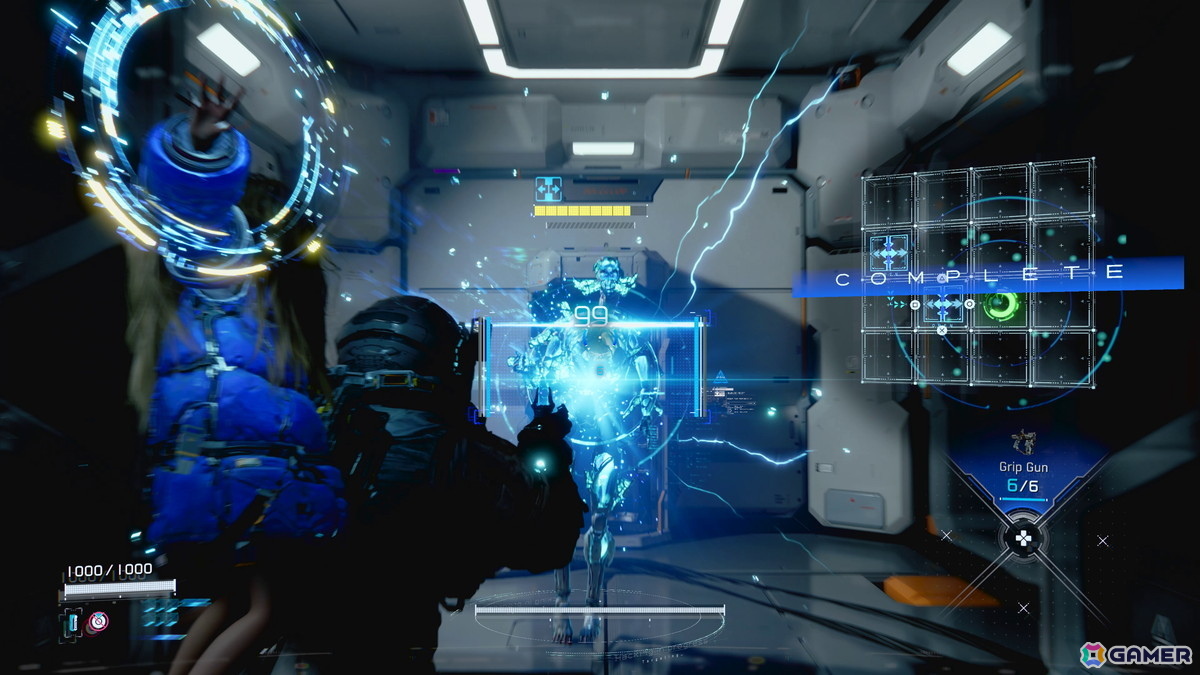The width and height of the screenshot is (1200, 675).
Task: Click the crossed-out pink circle status icon
Action: pos(98,621)
